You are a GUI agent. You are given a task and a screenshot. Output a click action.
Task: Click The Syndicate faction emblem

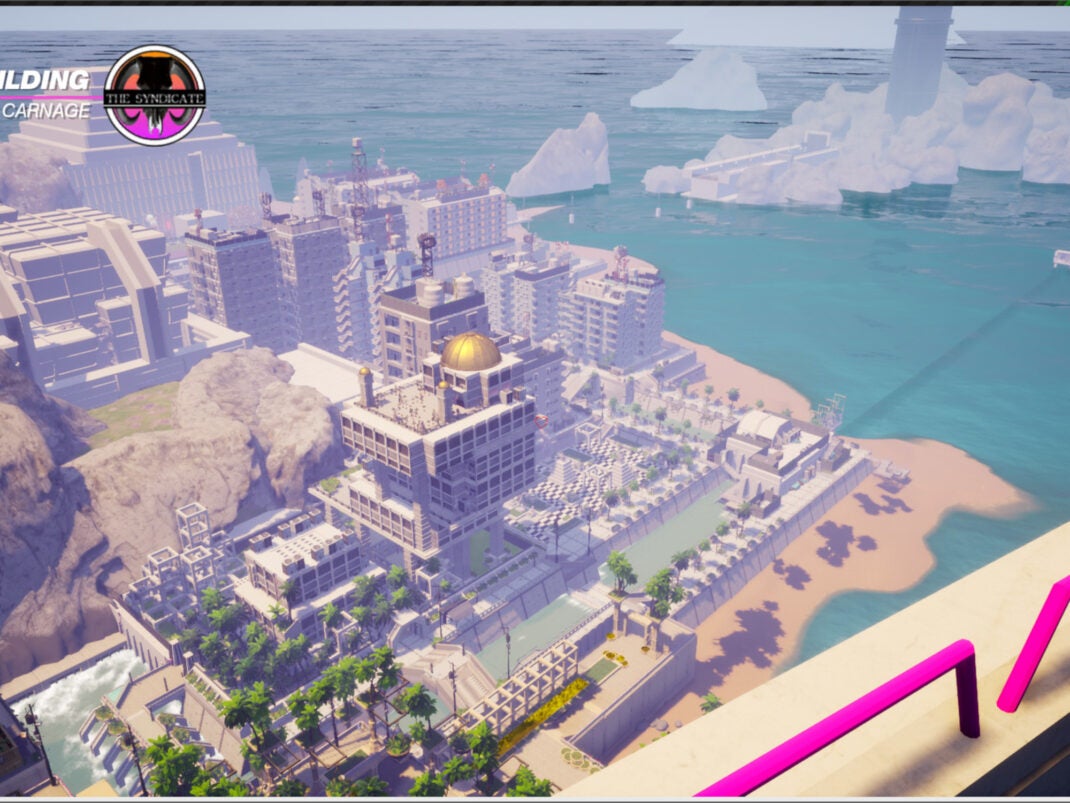(155, 95)
